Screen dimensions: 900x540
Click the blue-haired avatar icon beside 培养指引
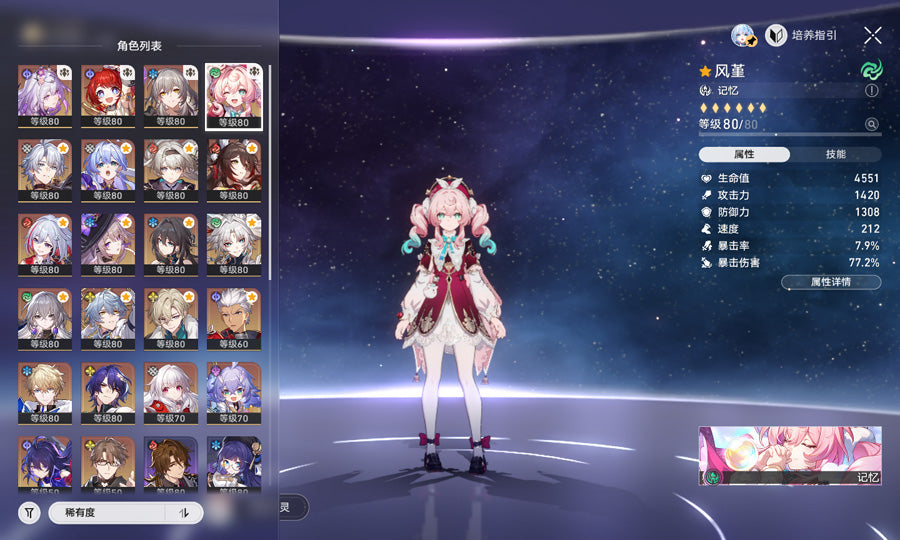744,36
